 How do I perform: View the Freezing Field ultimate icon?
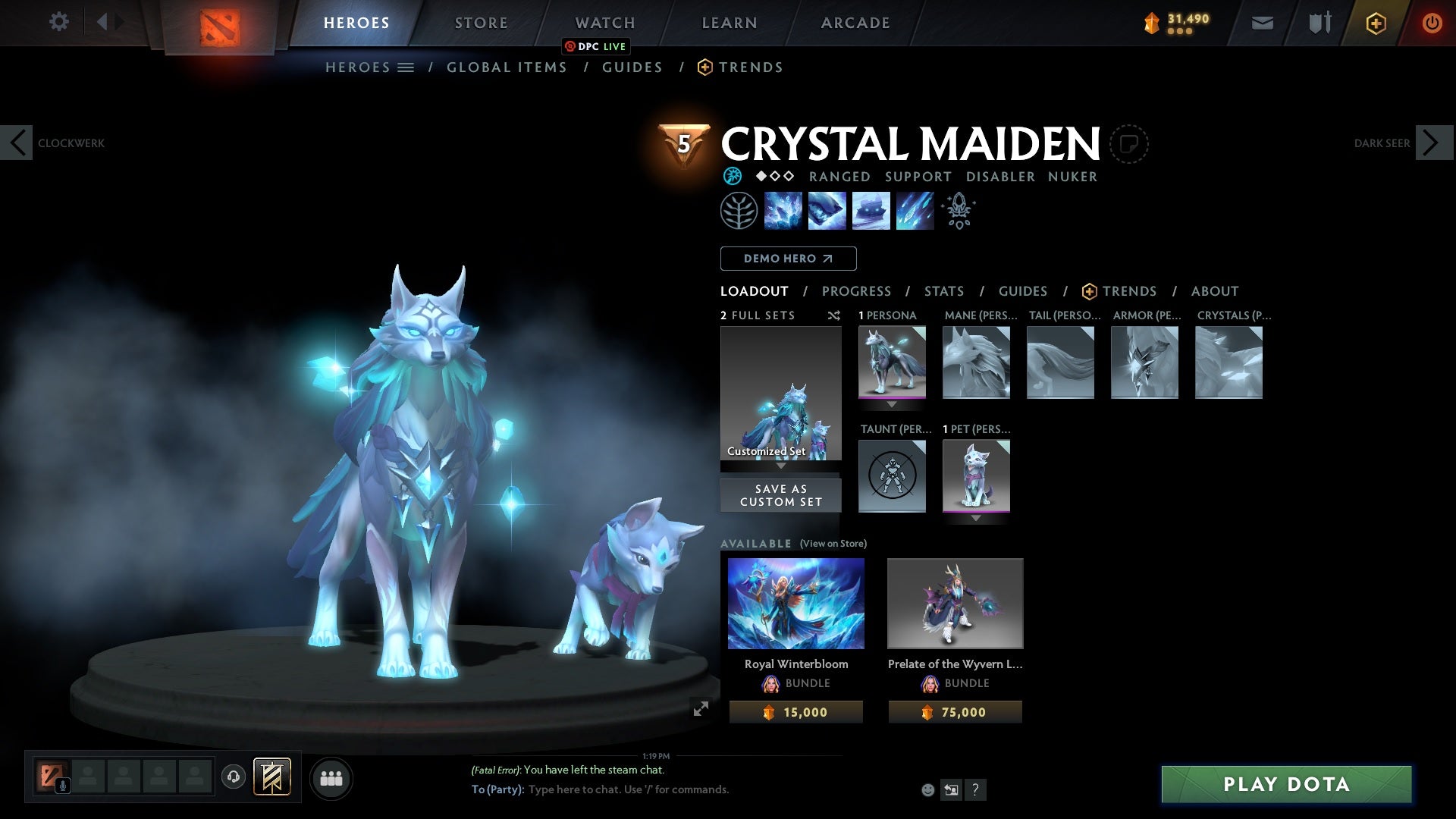[915, 210]
